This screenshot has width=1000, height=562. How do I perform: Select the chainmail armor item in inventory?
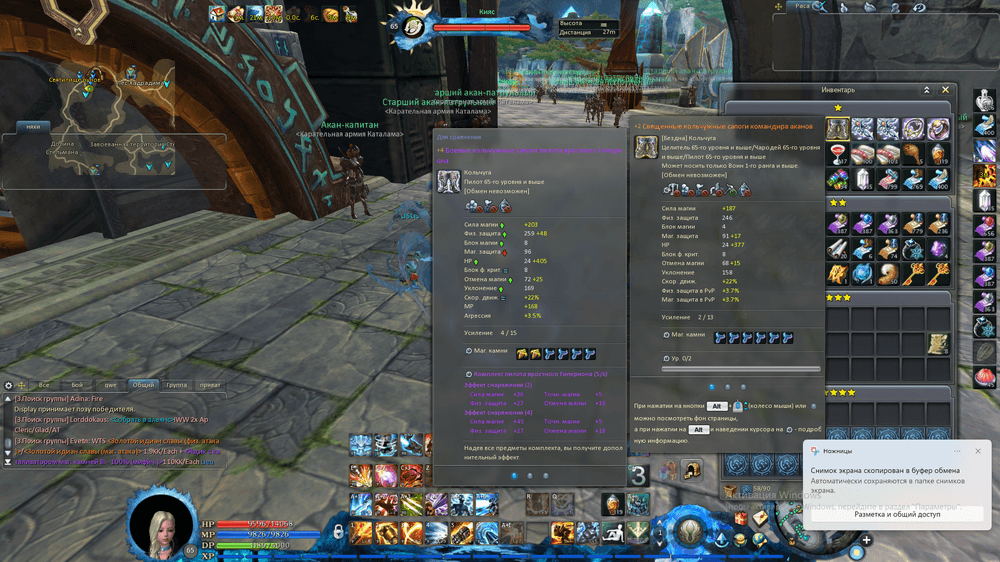click(x=838, y=128)
